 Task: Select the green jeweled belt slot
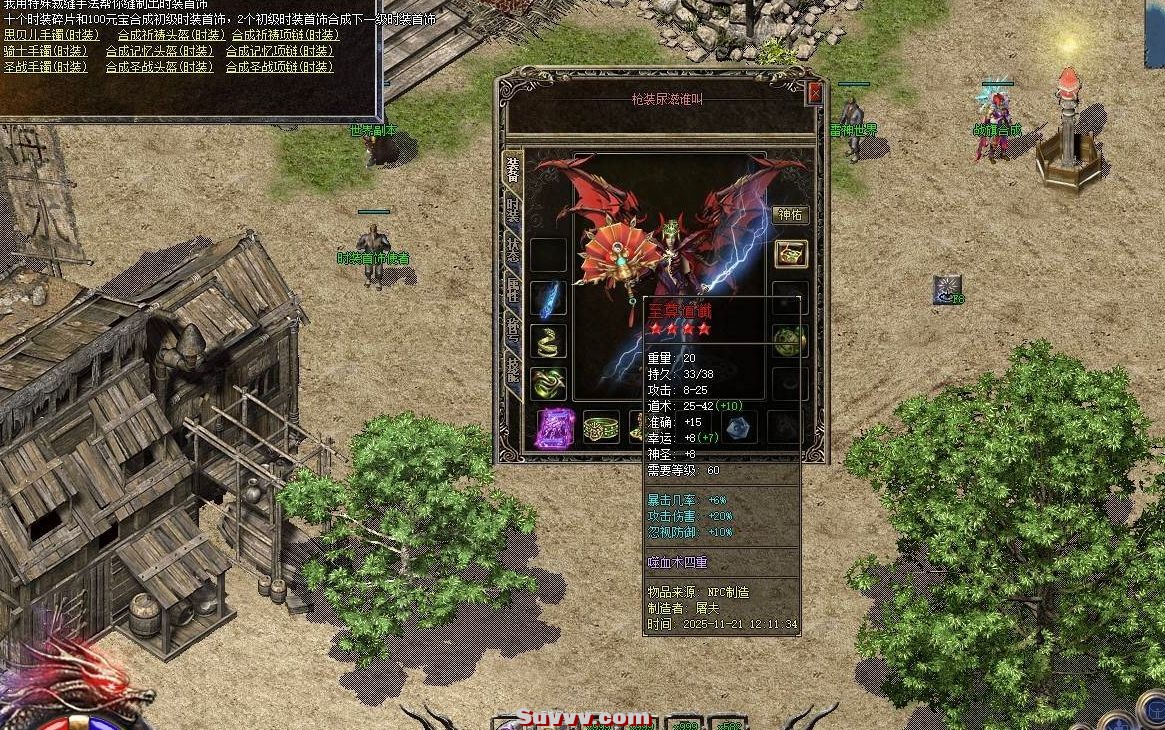point(600,427)
